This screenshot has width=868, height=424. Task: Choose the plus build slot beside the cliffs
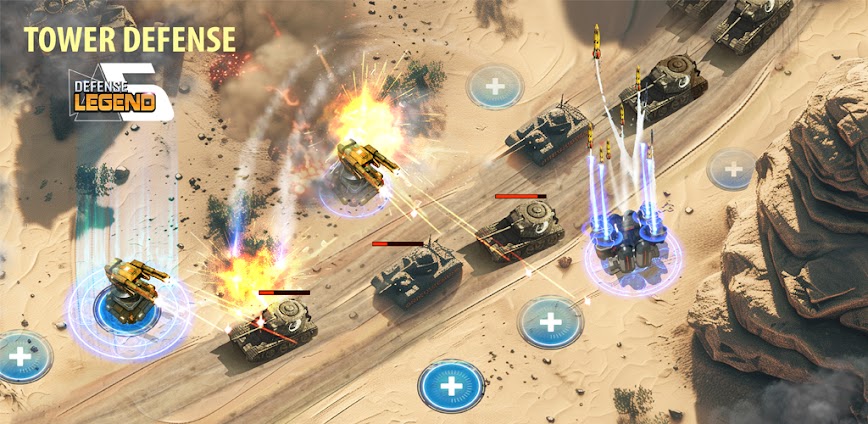click(732, 169)
